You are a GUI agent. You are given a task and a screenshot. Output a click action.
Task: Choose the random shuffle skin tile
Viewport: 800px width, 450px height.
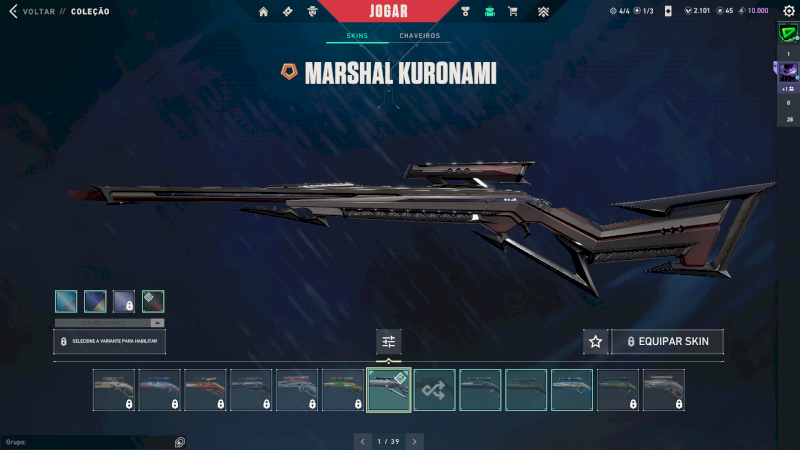[x=435, y=390]
